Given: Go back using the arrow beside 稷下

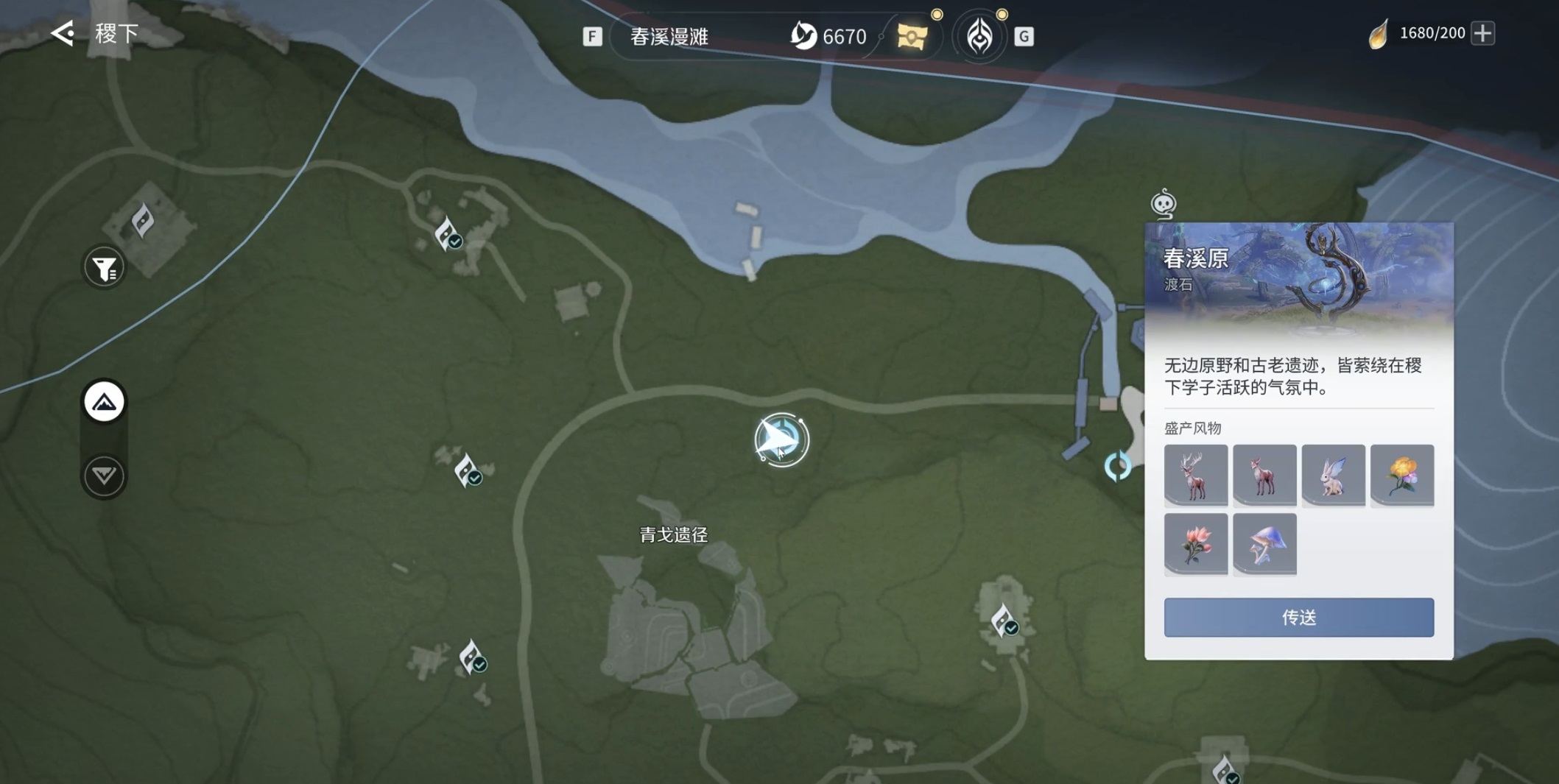Looking at the screenshot, I should point(63,33).
